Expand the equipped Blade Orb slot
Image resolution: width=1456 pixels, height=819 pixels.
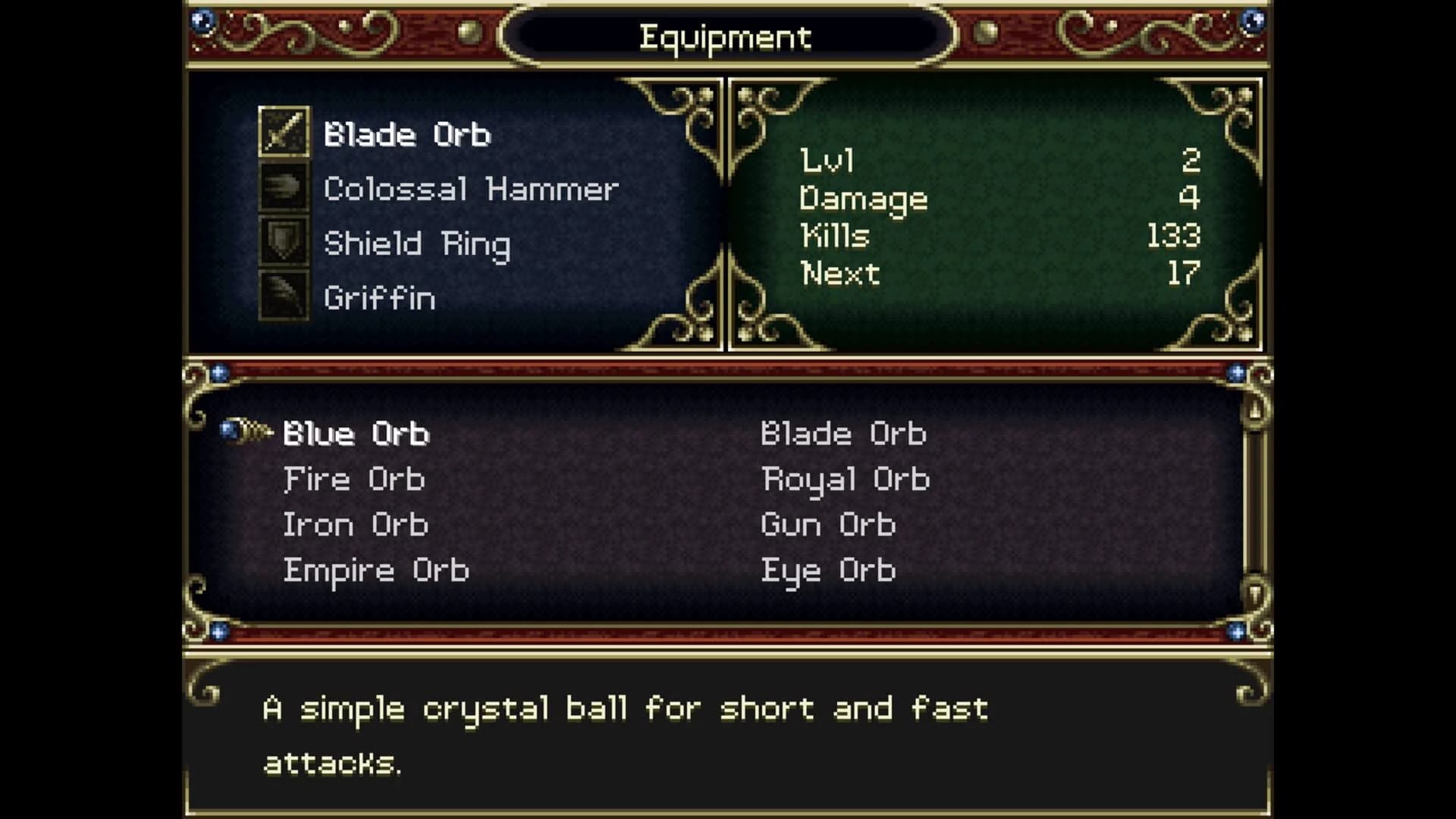[x=407, y=134]
